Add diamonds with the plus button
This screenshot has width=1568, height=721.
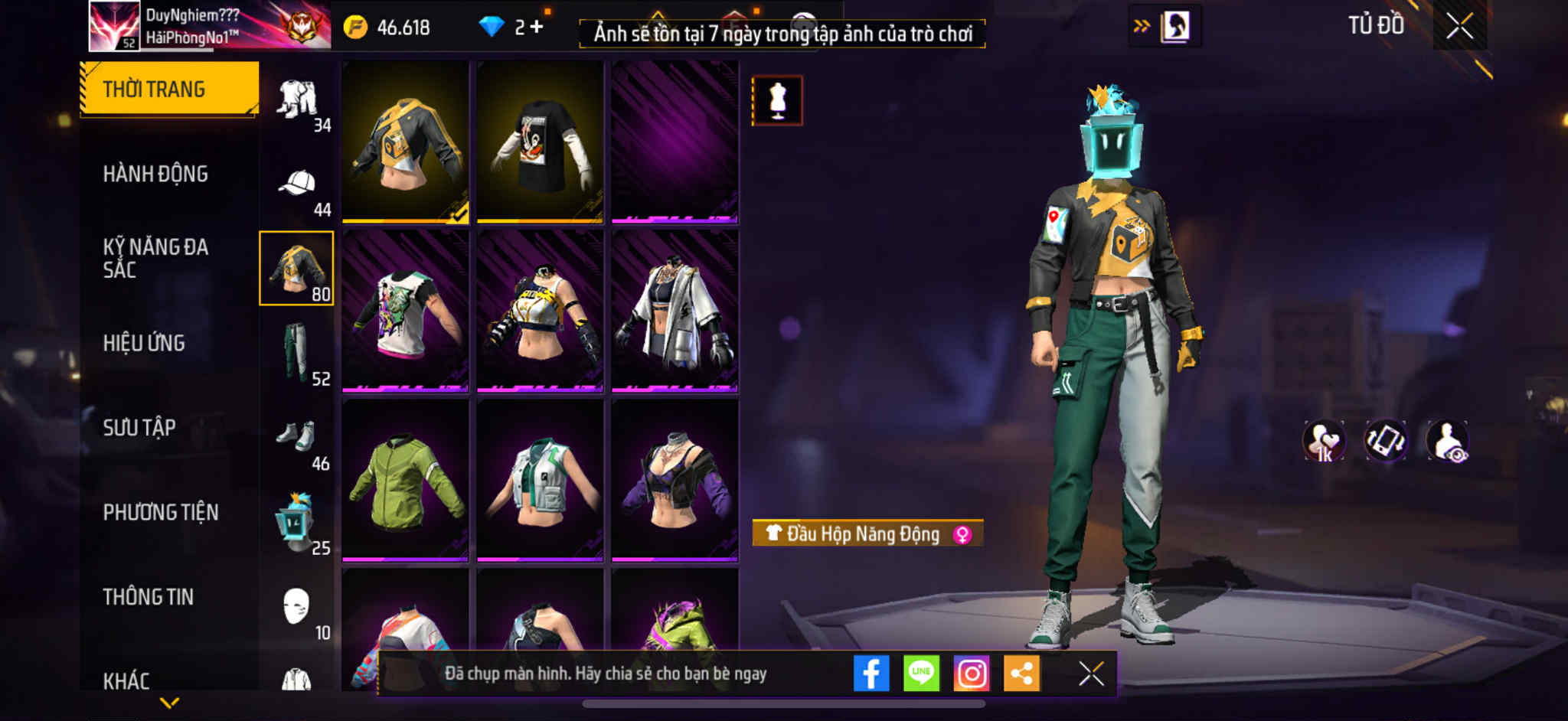(x=537, y=27)
